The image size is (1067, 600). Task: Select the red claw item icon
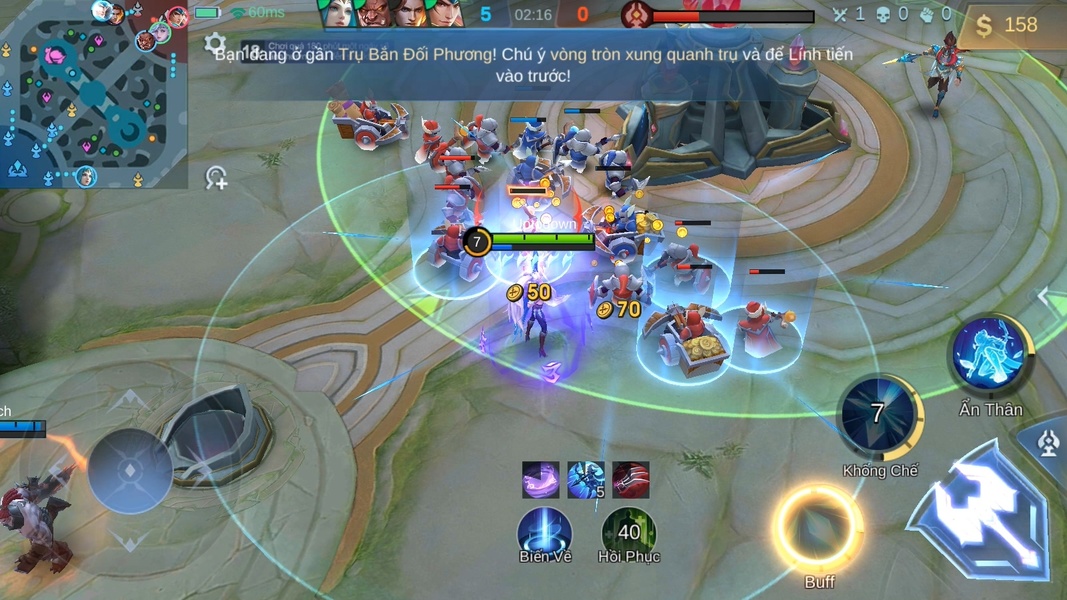pos(631,480)
